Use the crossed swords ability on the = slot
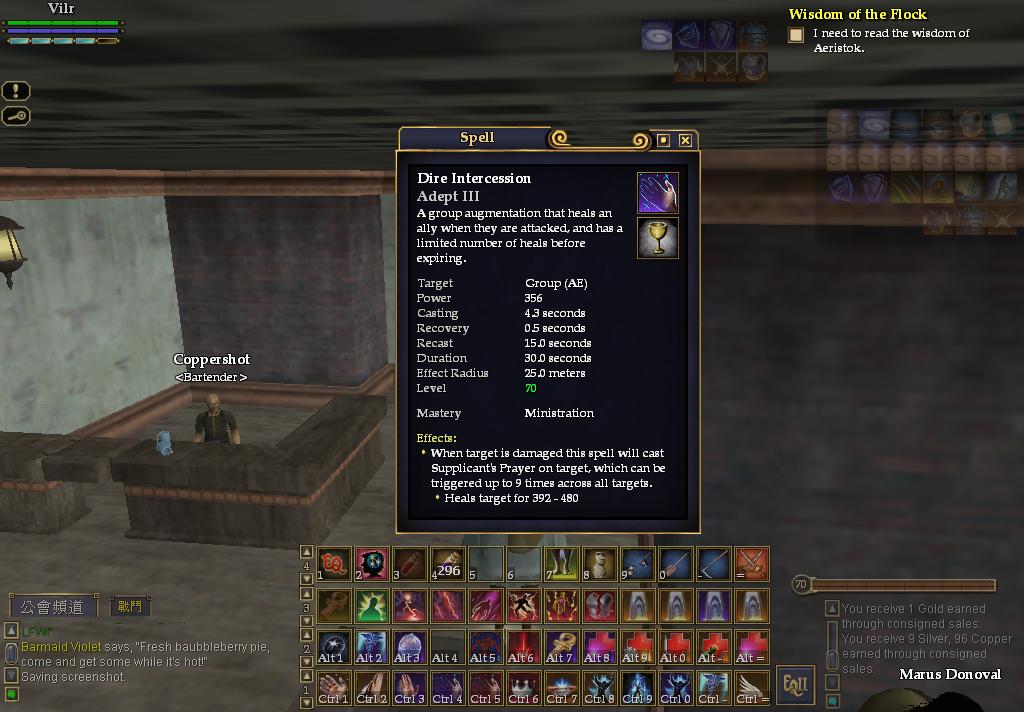This screenshot has width=1024, height=712. (752, 566)
